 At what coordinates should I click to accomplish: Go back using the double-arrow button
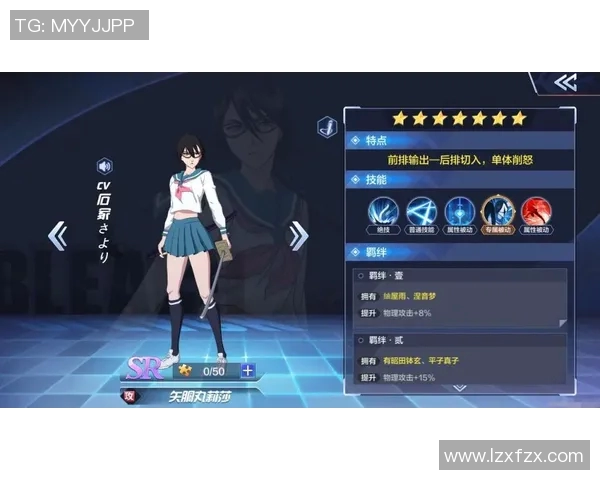pos(565,83)
